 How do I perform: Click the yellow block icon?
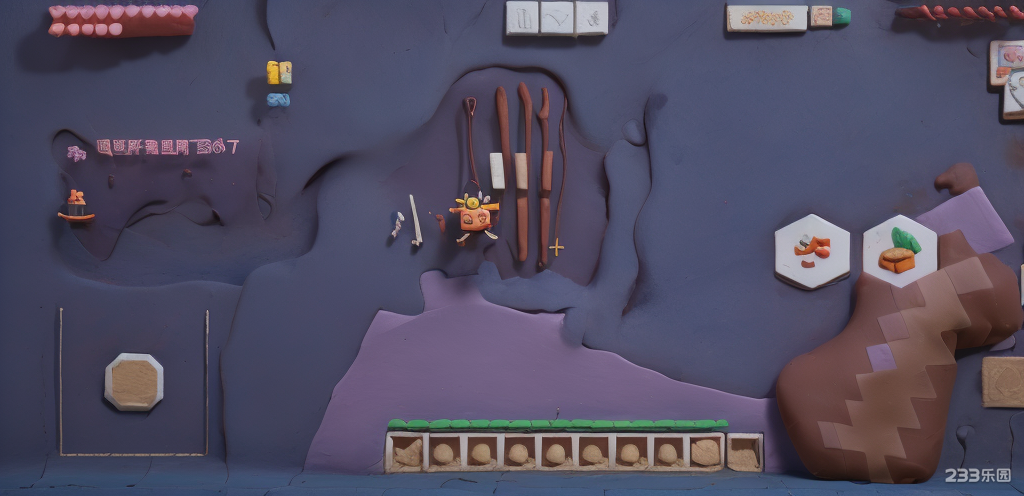pyautogui.click(x=279, y=72)
